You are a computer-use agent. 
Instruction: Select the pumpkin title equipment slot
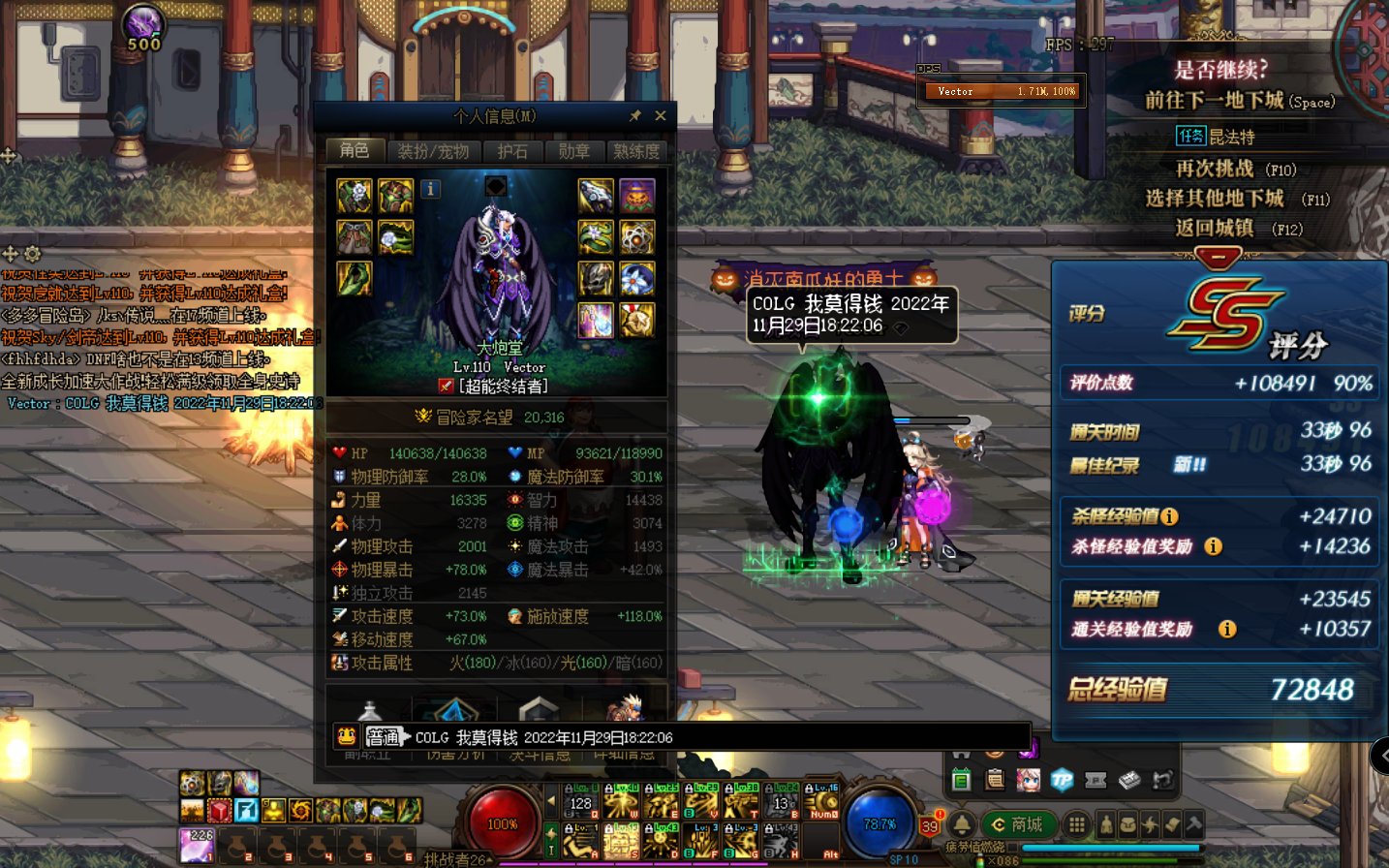[x=636, y=196]
